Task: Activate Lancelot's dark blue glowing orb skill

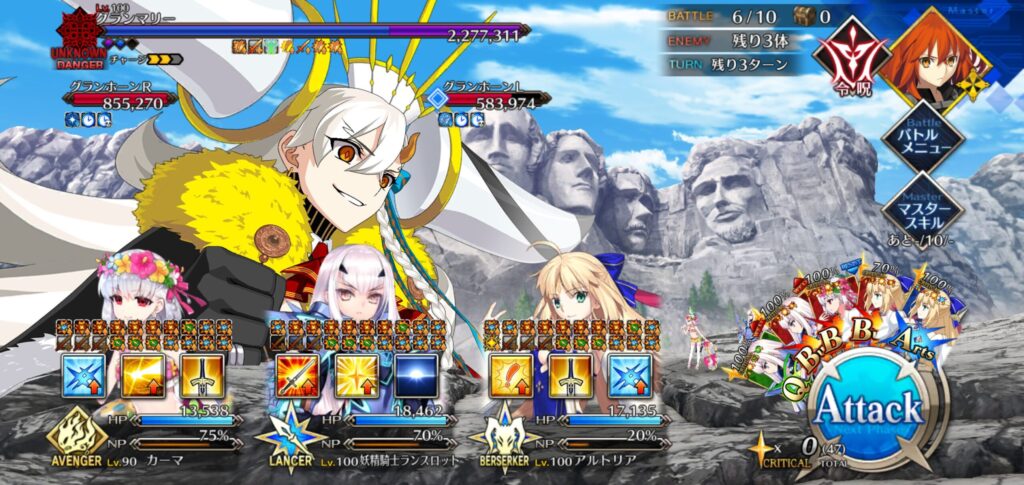Action: click(415, 373)
